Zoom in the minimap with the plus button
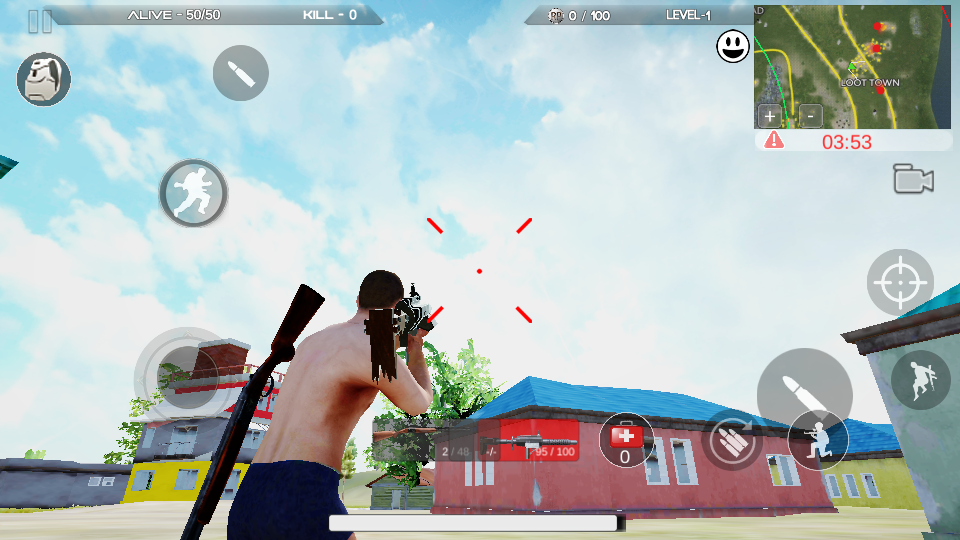This screenshot has height=540, width=960. tap(770, 115)
